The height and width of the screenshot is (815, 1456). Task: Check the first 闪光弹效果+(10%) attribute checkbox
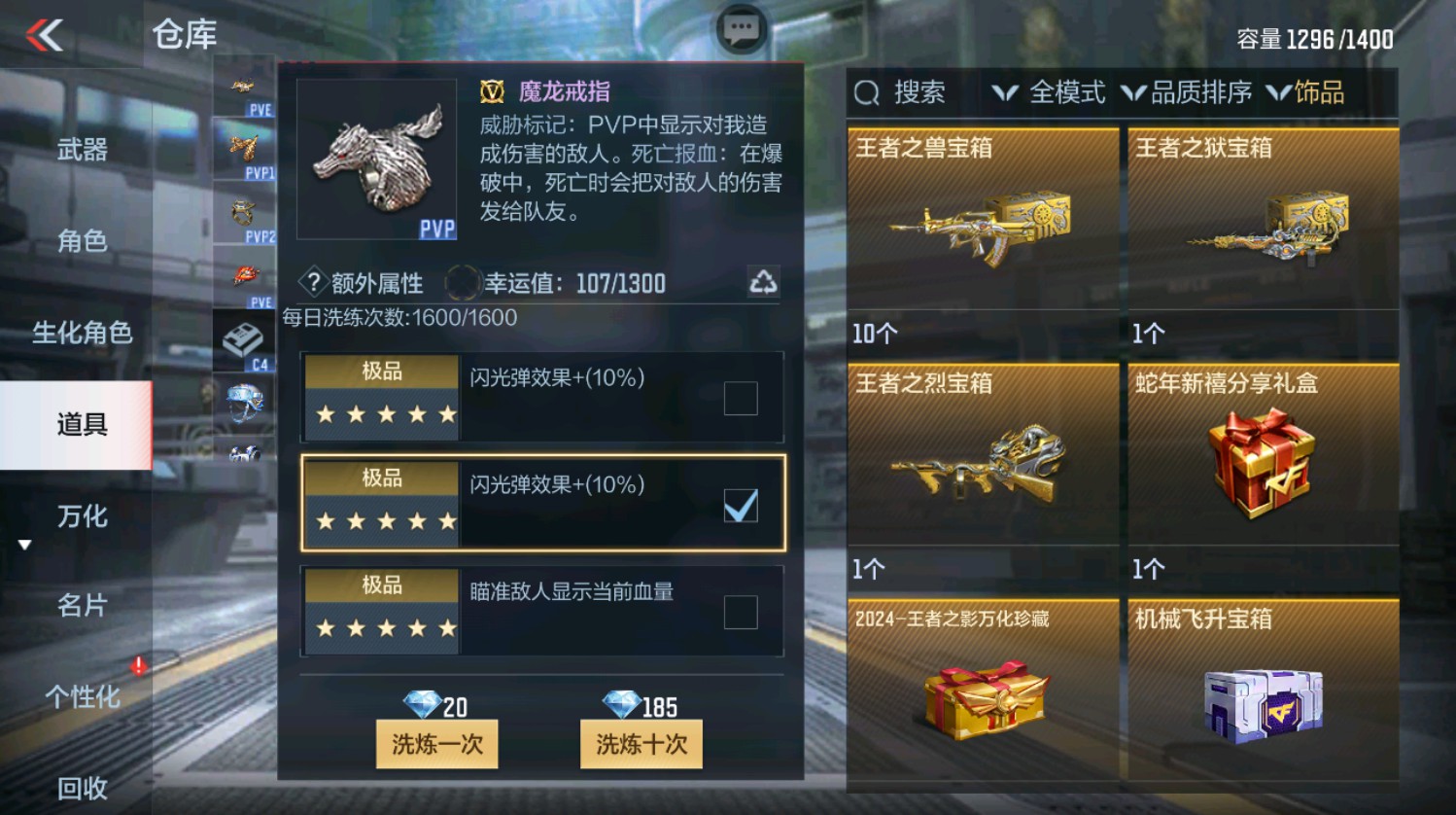coord(742,397)
